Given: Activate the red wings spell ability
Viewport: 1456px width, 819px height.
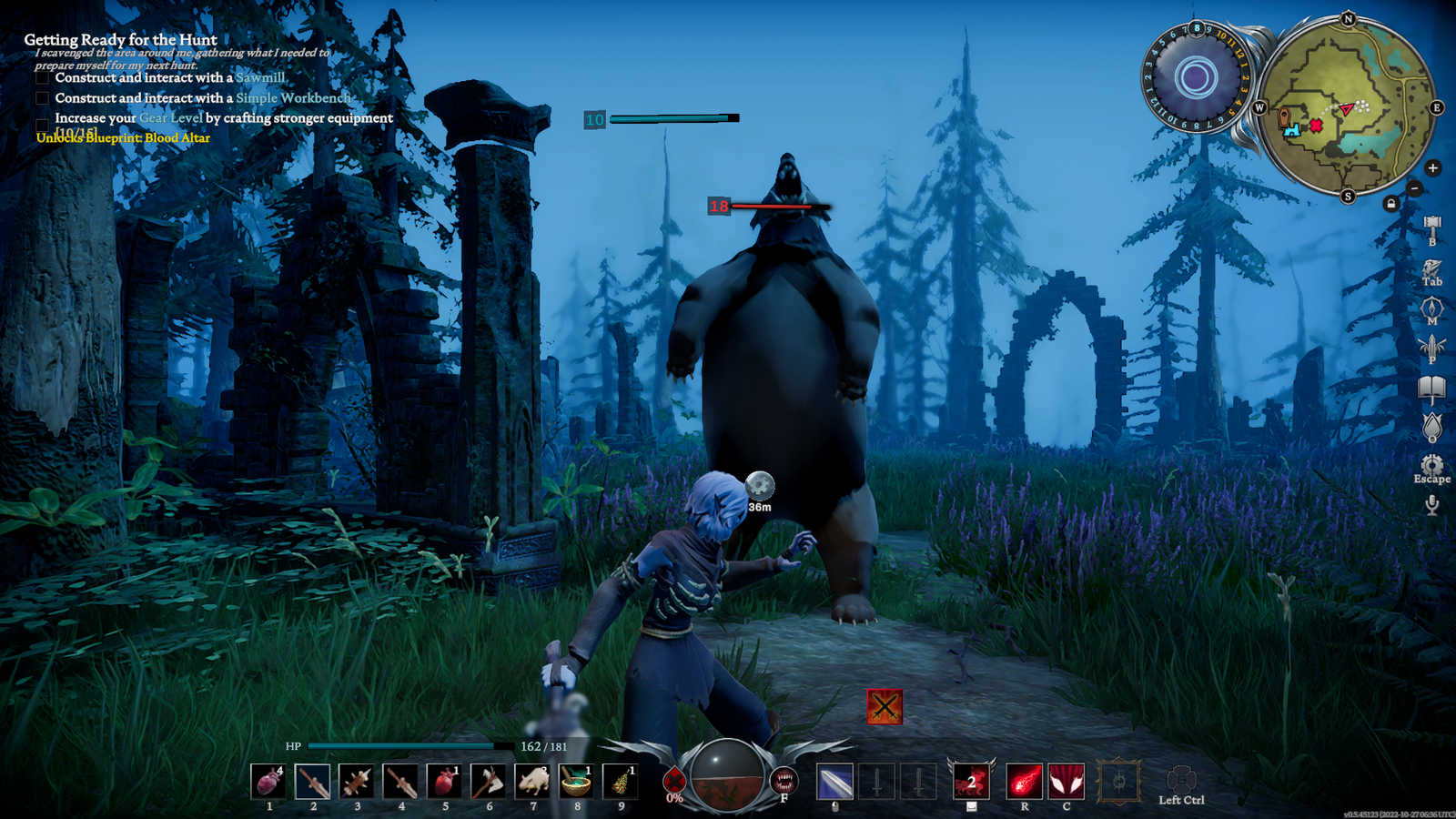Looking at the screenshot, I should 1067,782.
